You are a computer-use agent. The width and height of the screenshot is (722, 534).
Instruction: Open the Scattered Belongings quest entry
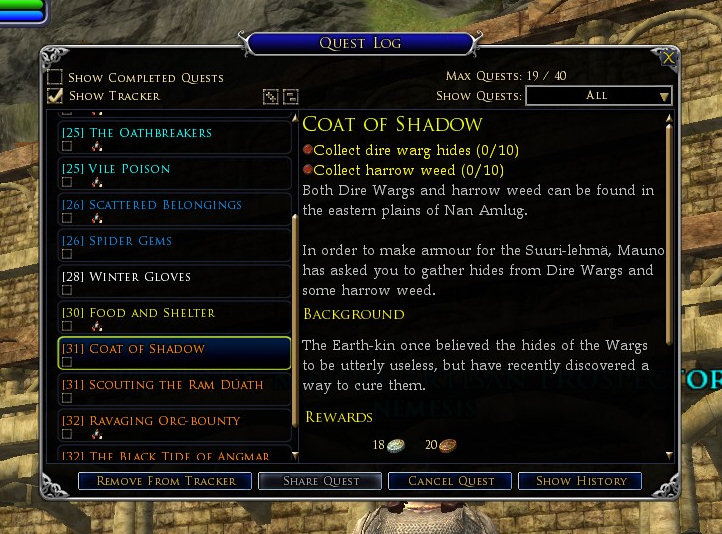click(x=165, y=205)
